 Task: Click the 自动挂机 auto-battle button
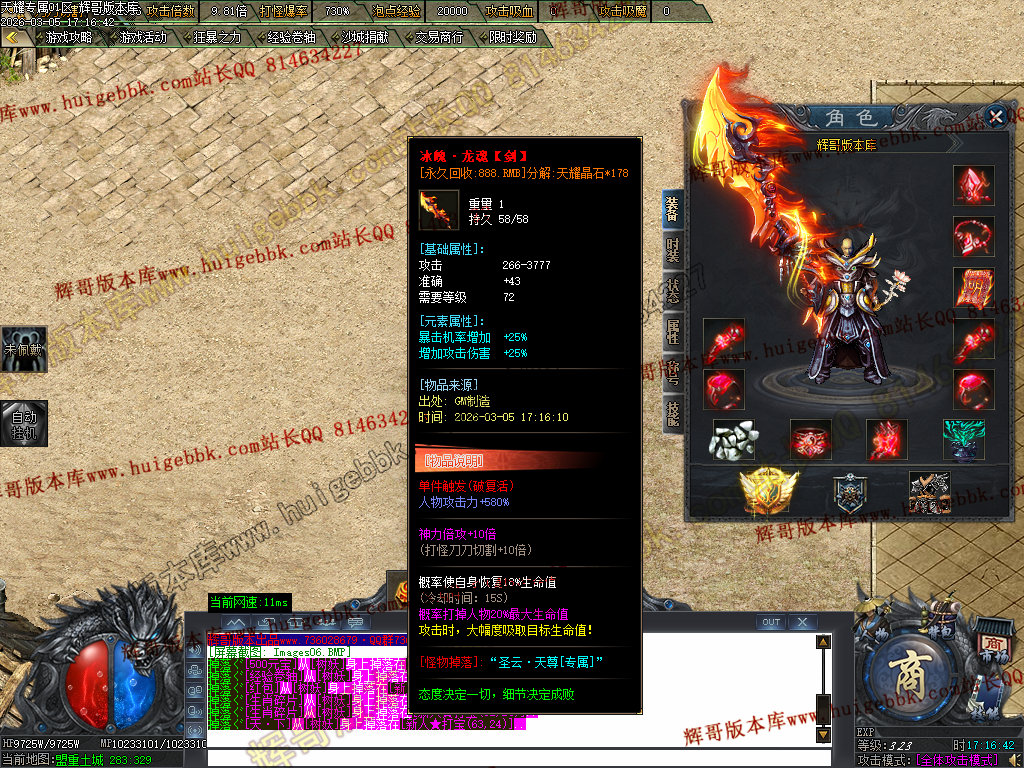point(24,422)
